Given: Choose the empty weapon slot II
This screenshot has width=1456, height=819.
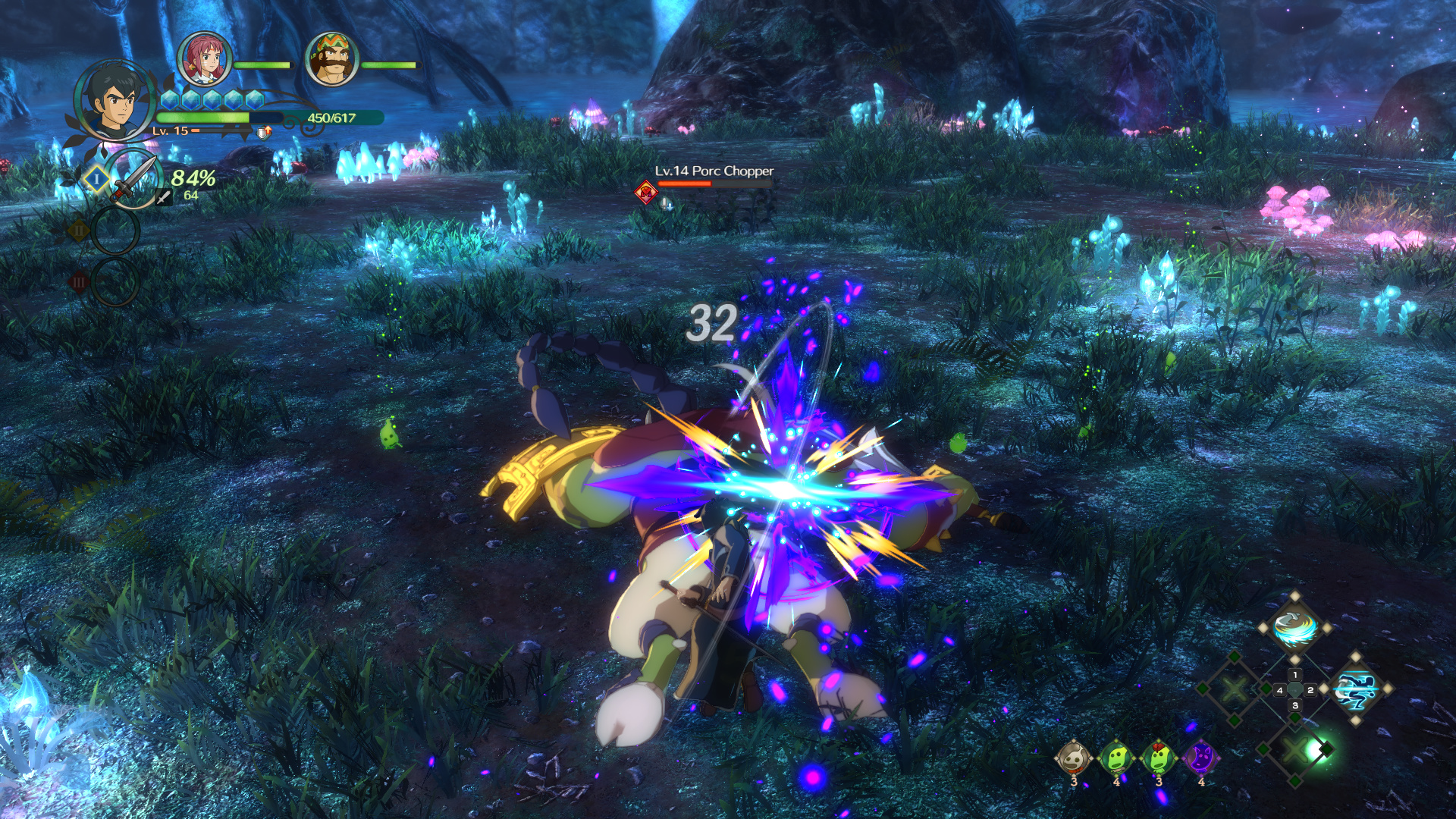Looking at the screenshot, I should pyautogui.click(x=115, y=231).
